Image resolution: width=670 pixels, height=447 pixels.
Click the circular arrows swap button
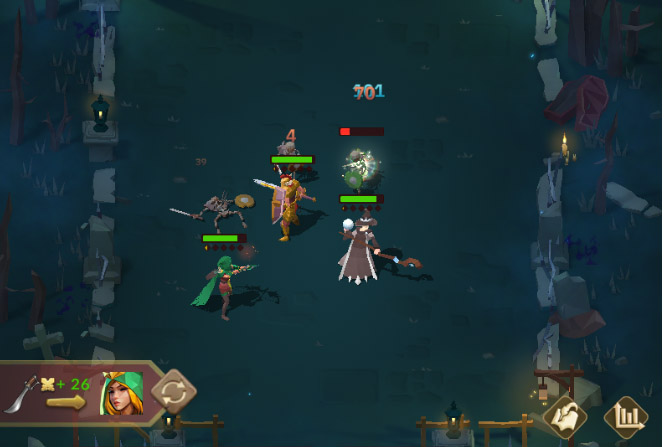coord(173,390)
